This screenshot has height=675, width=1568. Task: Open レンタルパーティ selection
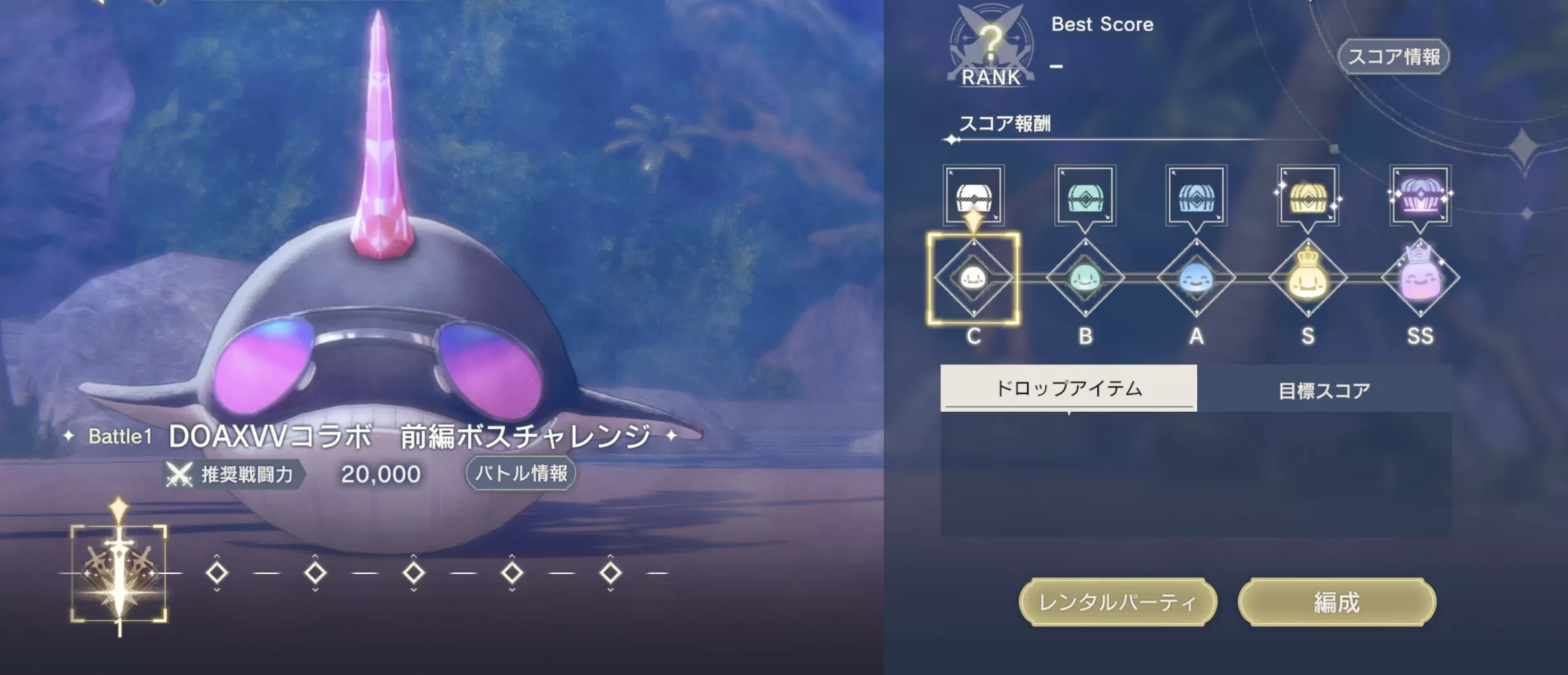pyautogui.click(x=1118, y=602)
